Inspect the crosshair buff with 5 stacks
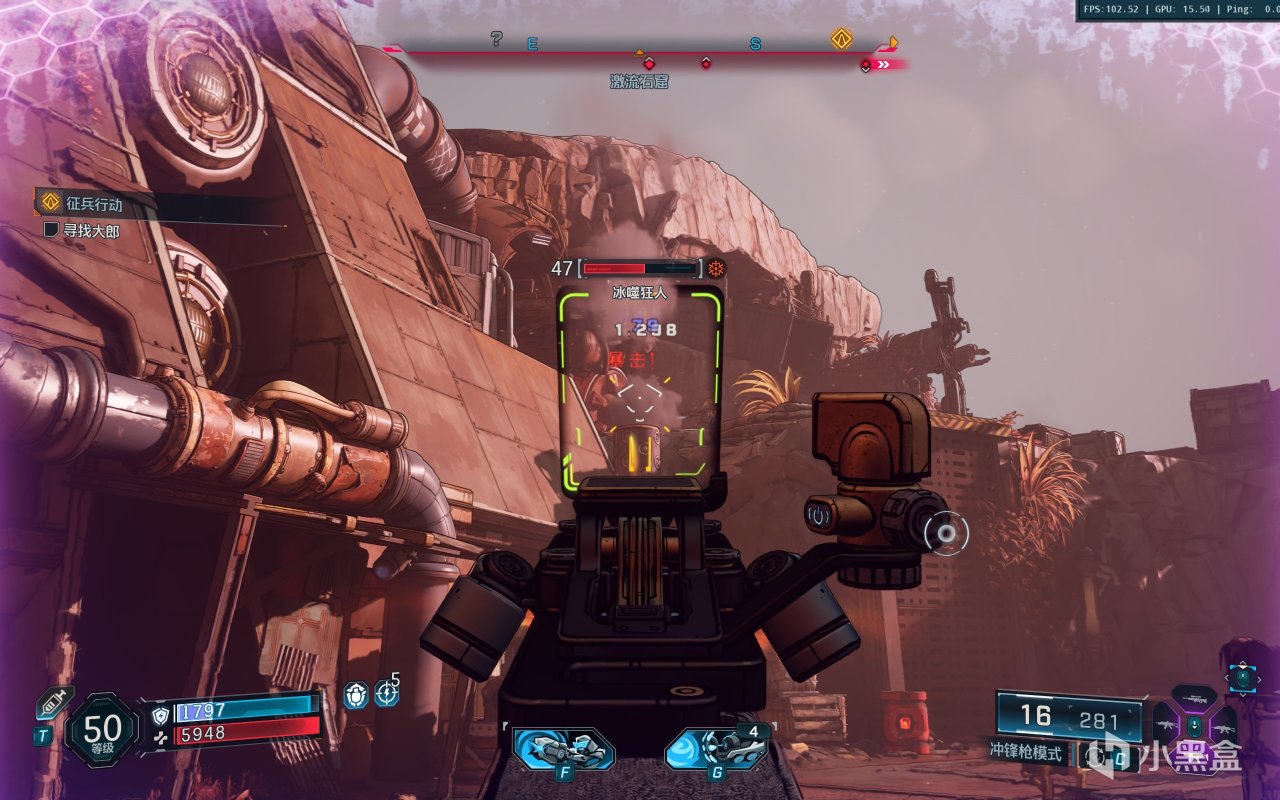 pos(387,693)
